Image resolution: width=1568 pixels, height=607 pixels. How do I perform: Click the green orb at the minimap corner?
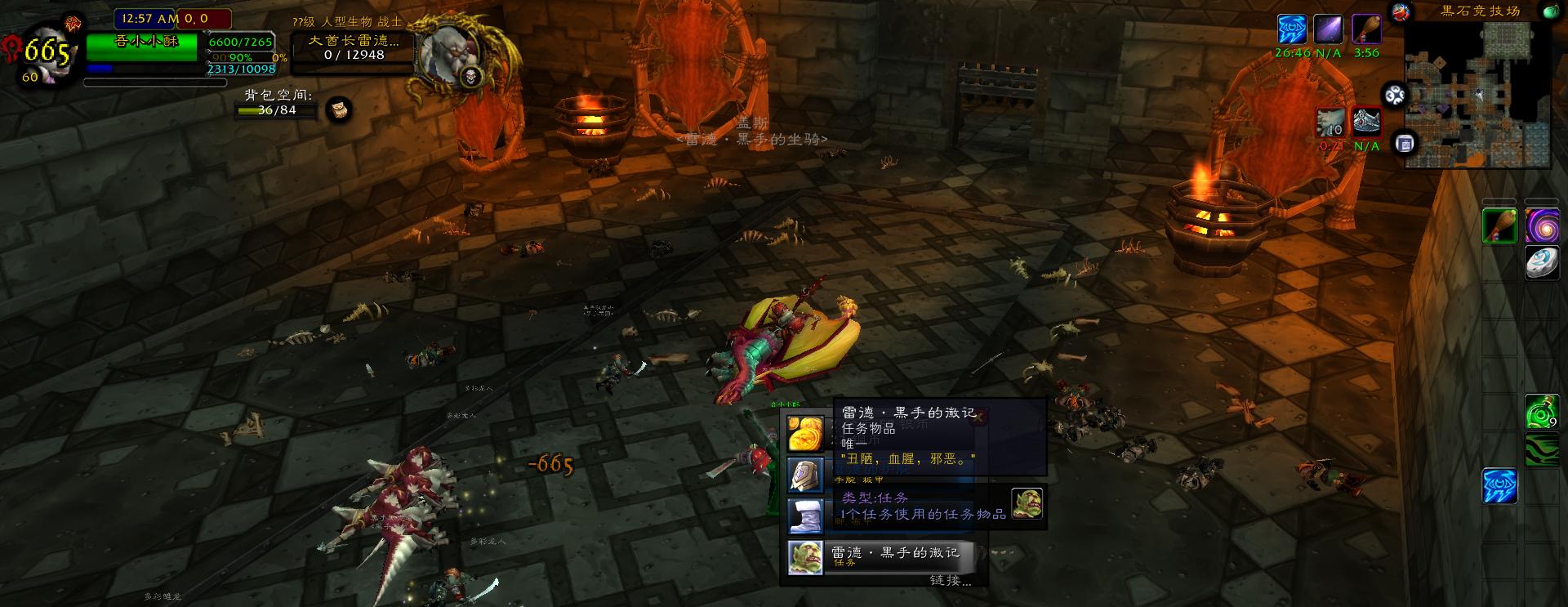pos(1550,12)
